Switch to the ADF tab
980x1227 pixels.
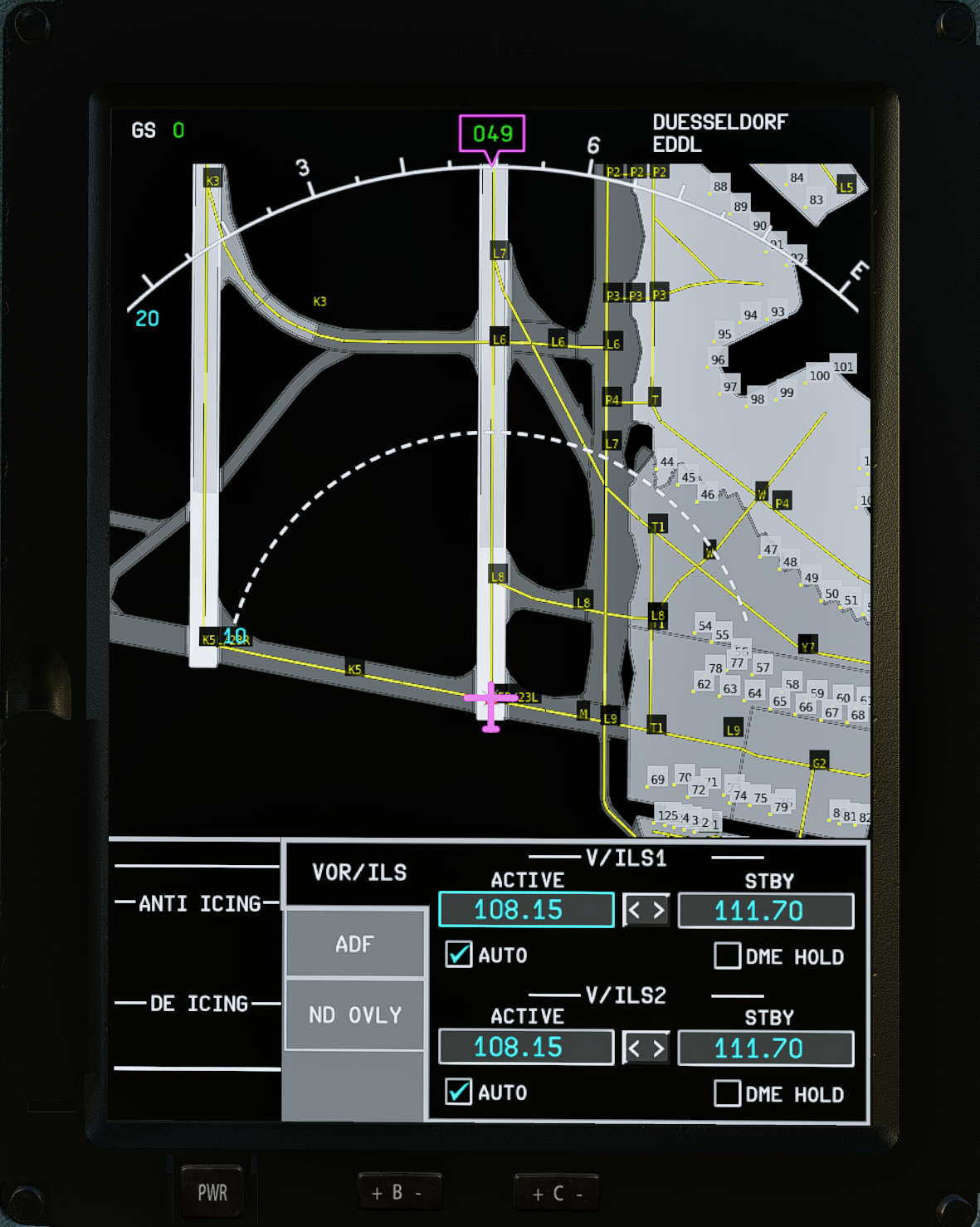354,944
